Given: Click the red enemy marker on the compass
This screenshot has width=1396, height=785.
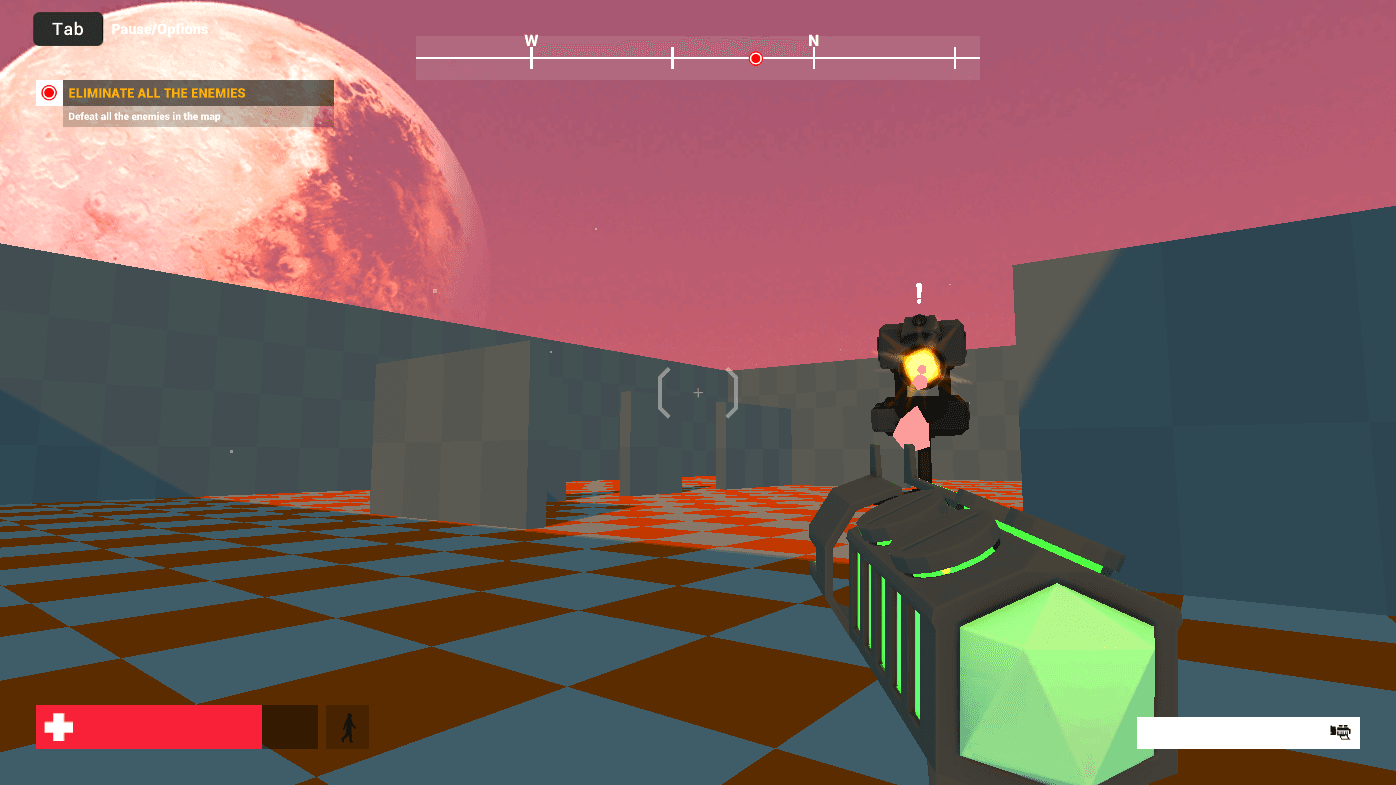Looking at the screenshot, I should tap(756, 58).
